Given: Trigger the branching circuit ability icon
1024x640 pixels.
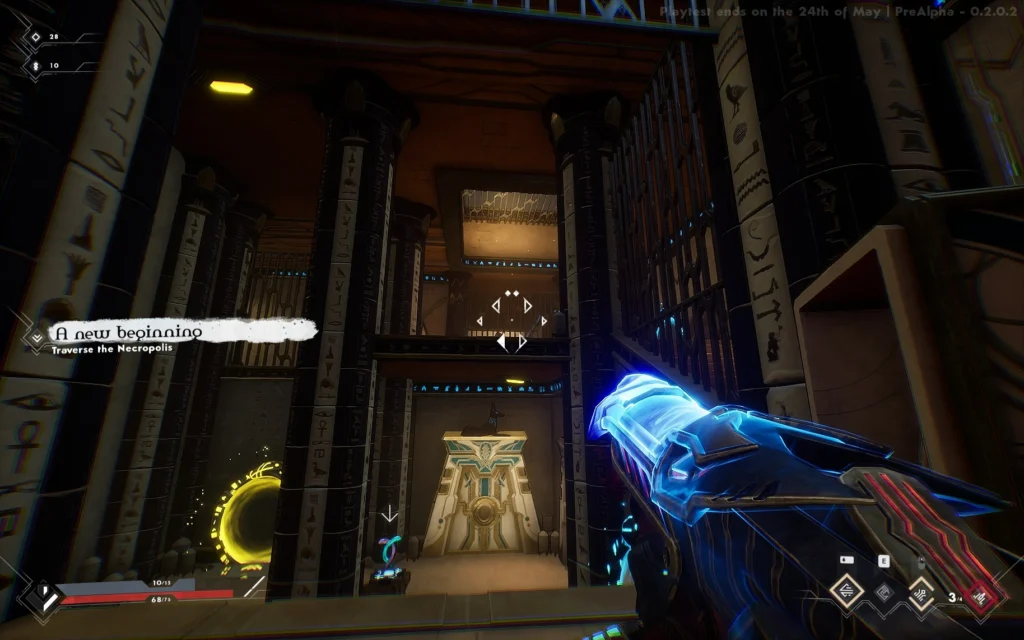Looking at the screenshot, I should (921, 594).
